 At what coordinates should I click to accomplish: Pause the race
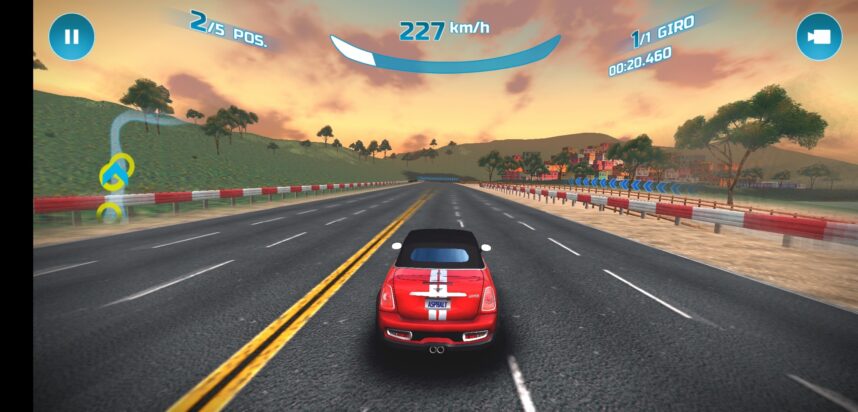pyautogui.click(x=71, y=37)
